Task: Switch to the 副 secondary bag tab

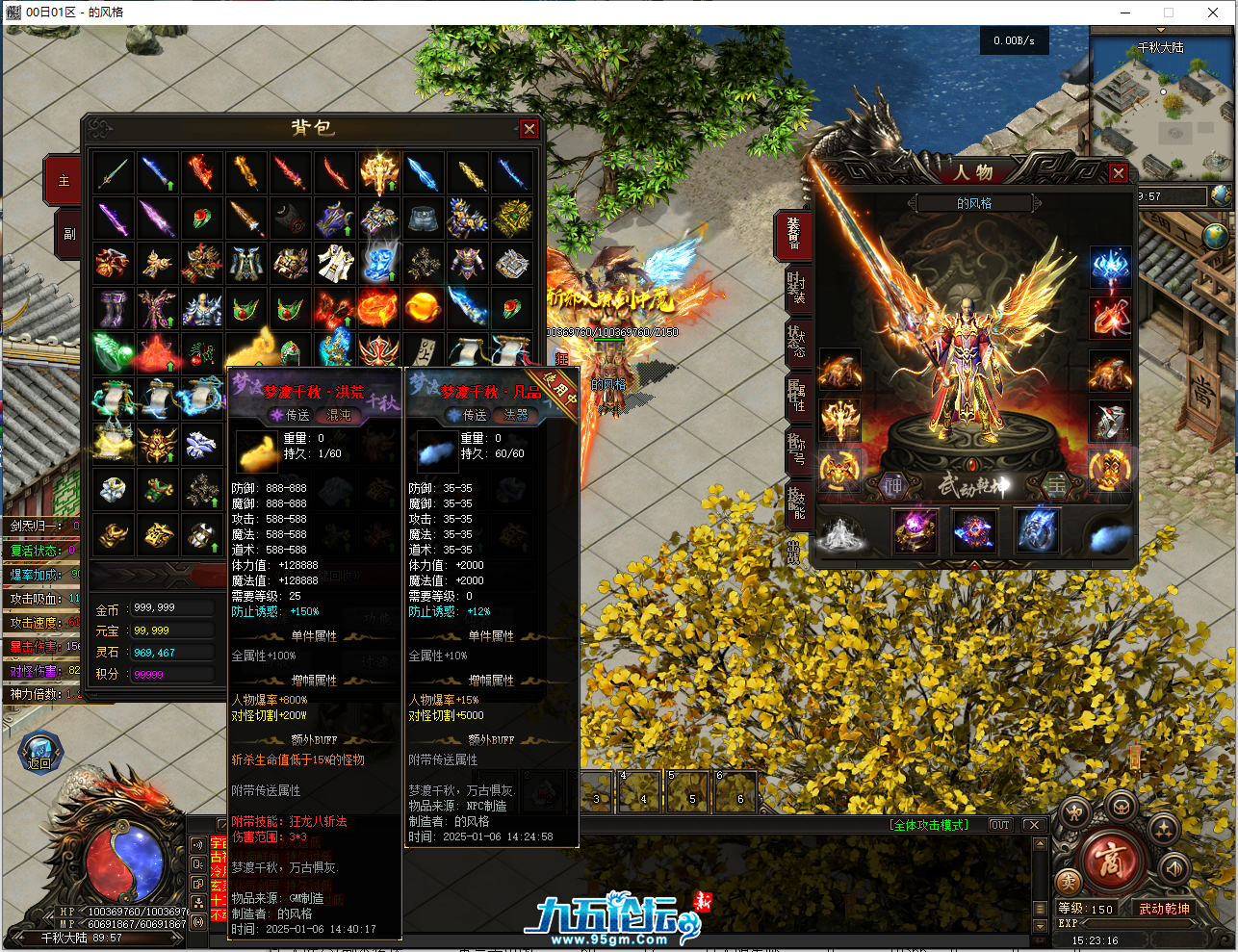Action: [68, 233]
